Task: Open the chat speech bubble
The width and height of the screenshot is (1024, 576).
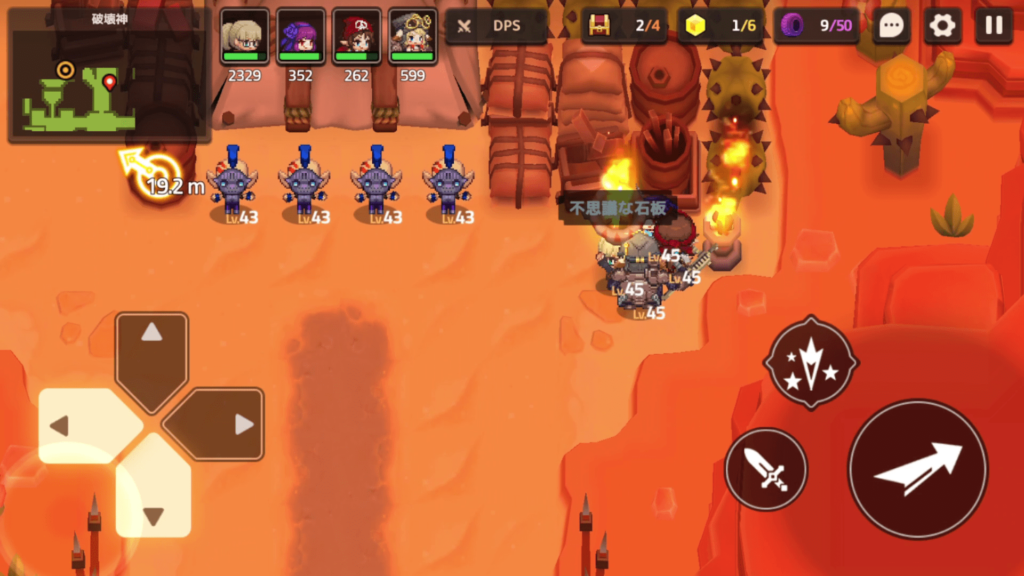Action: [x=892, y=26]
